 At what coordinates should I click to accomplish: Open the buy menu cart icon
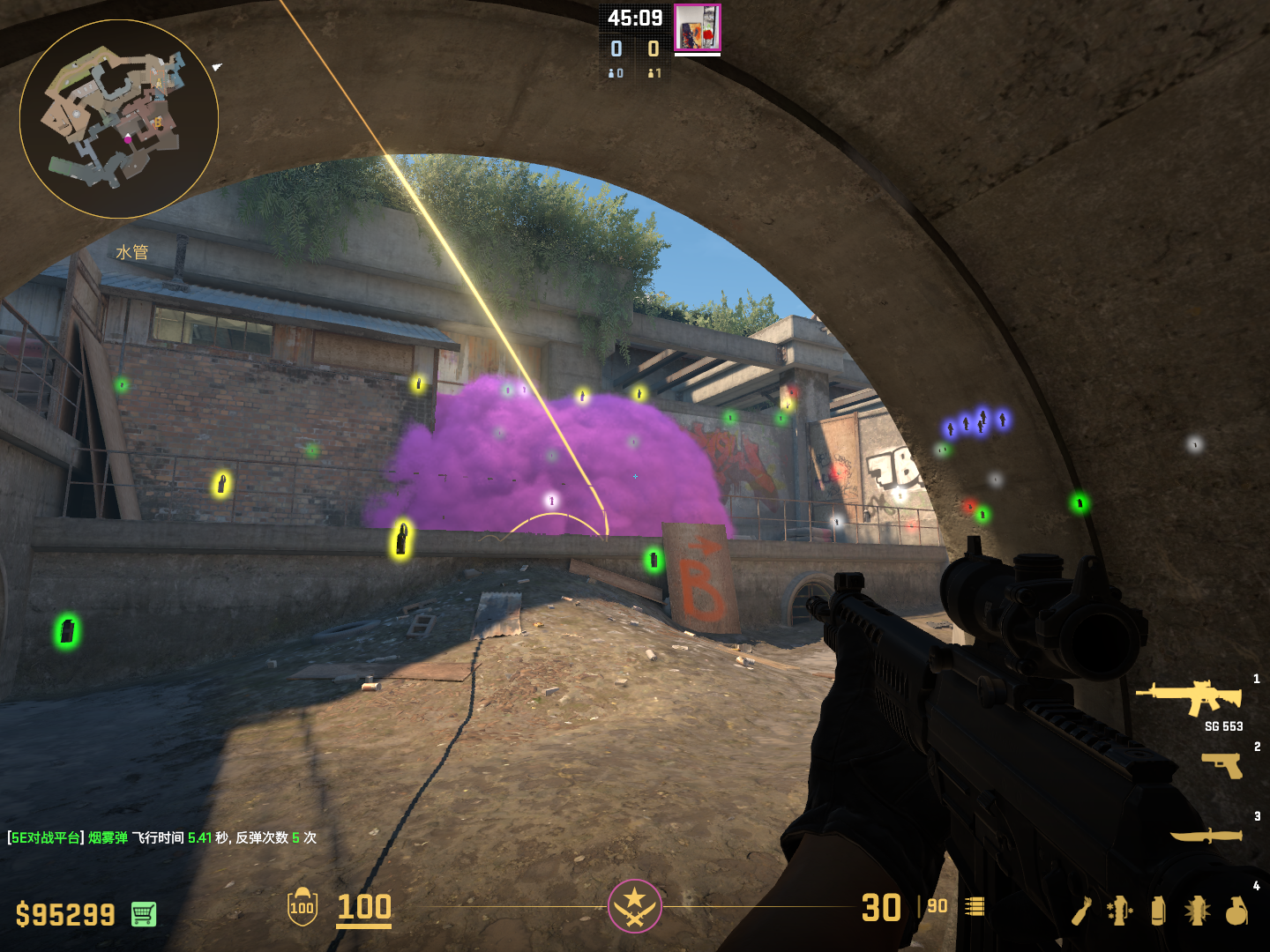pos(144,914)
